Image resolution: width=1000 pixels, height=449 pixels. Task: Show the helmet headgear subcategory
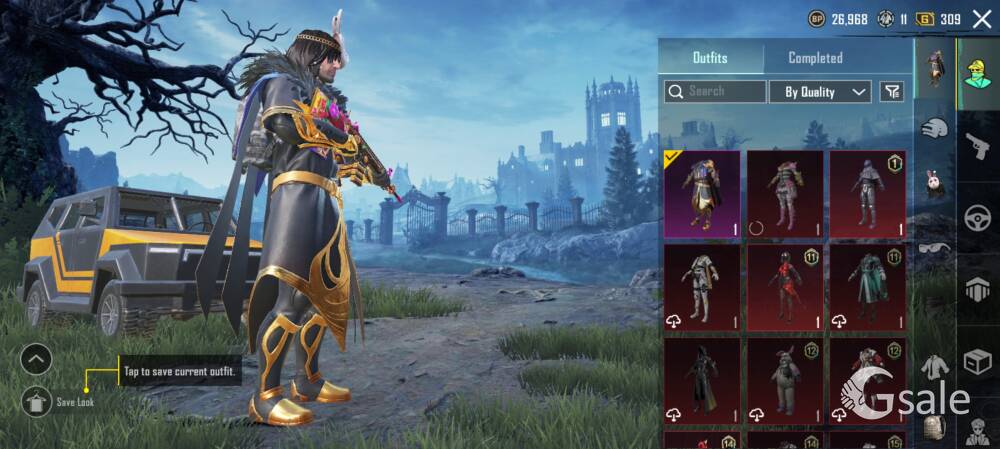934,129
